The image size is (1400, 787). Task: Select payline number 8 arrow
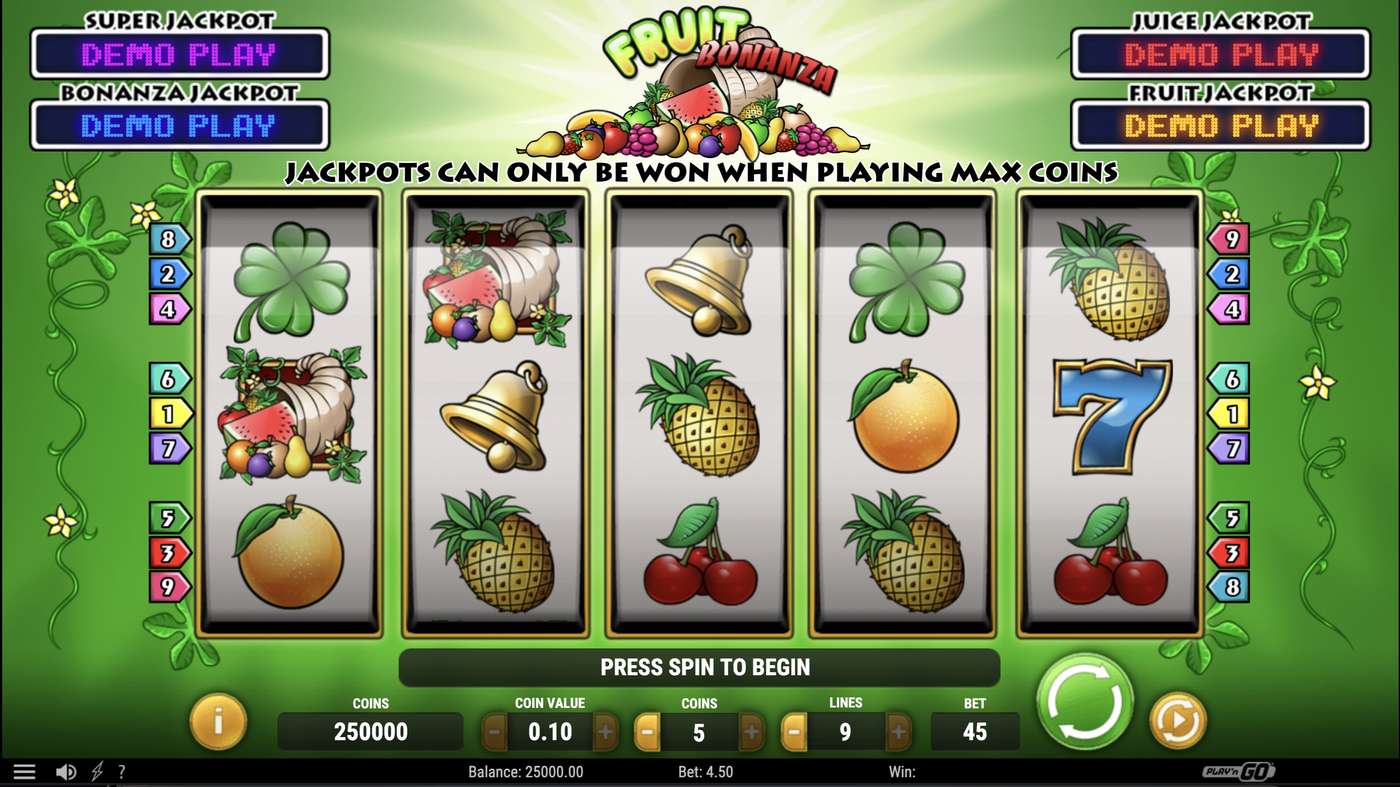(x=169, y=238)
